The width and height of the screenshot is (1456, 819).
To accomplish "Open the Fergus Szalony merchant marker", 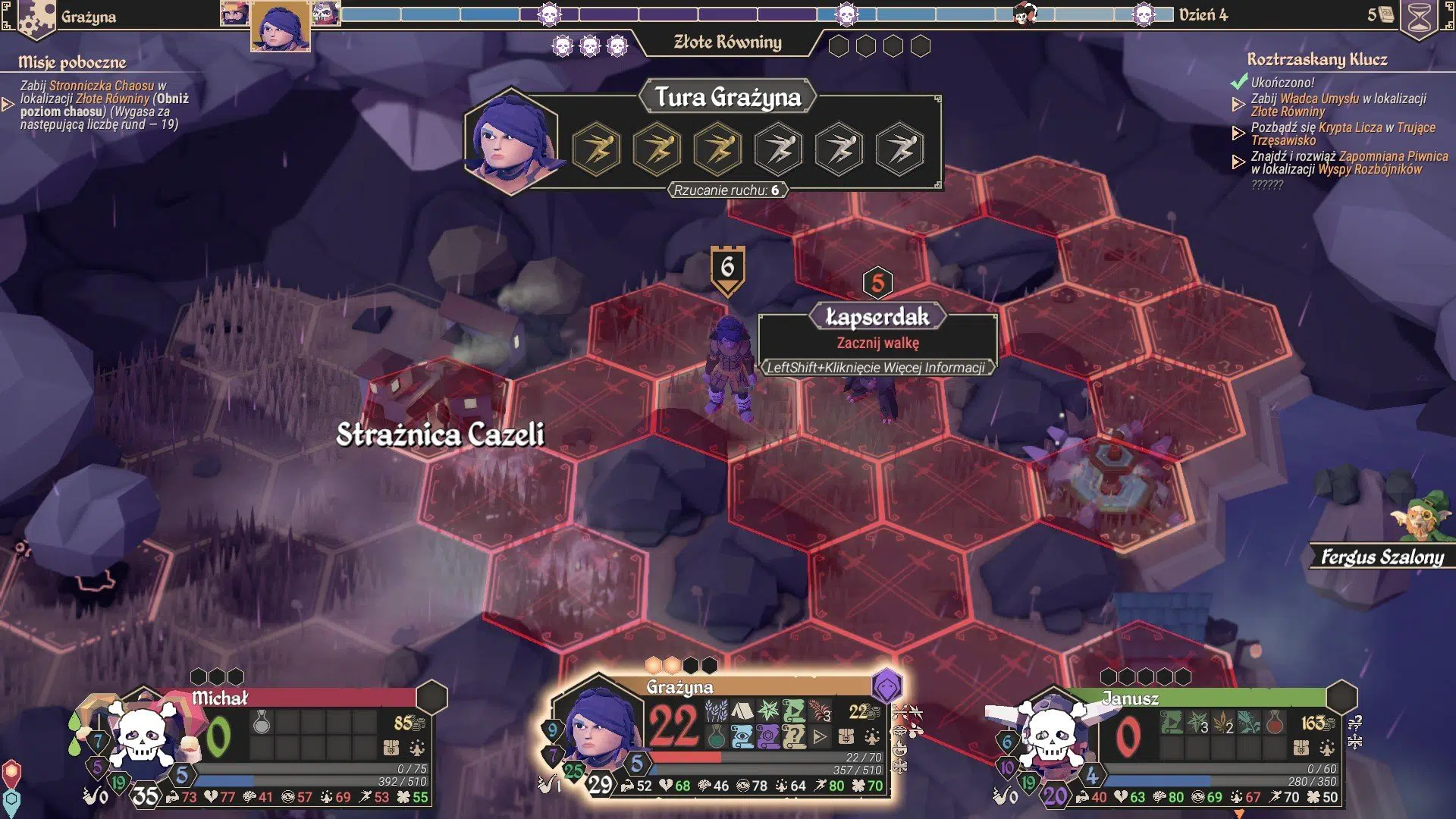I will point(1382,557).
